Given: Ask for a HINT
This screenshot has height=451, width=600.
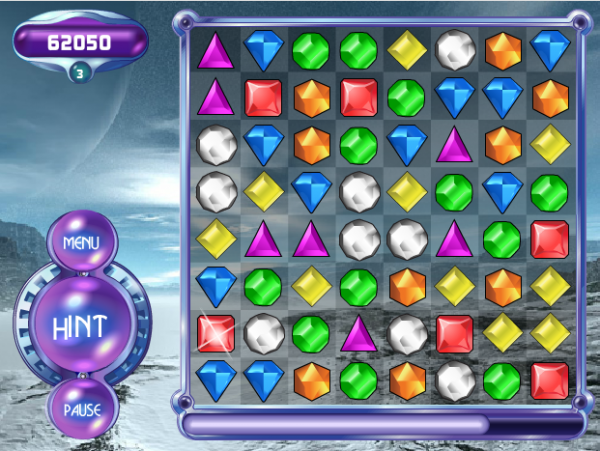Looking at the screenshot, I should coord(81,326).
